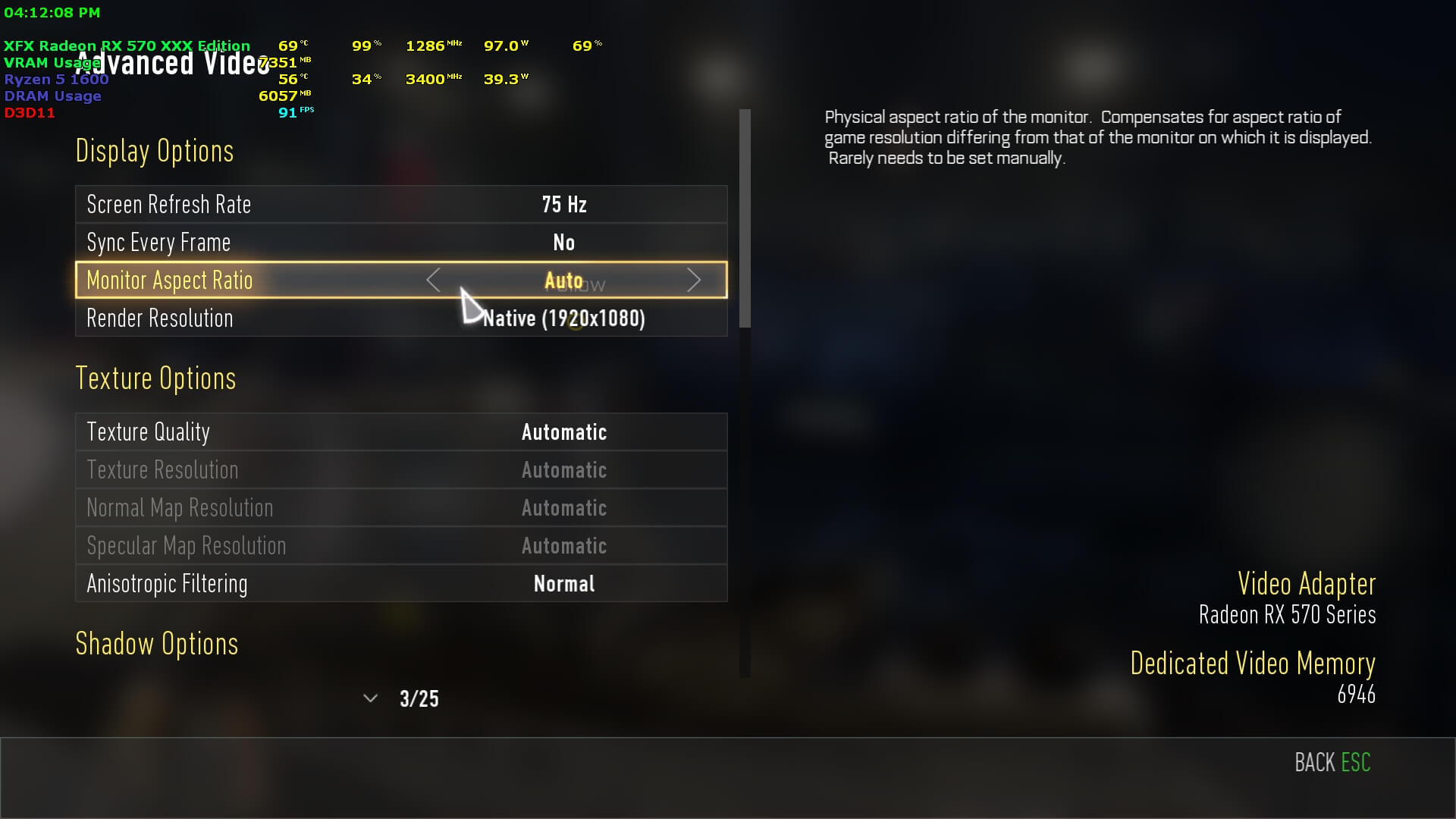This screenshot has width=1456, height=819.
Task: Click the down chevron beside 3/25
Action: tap(370, 698)
